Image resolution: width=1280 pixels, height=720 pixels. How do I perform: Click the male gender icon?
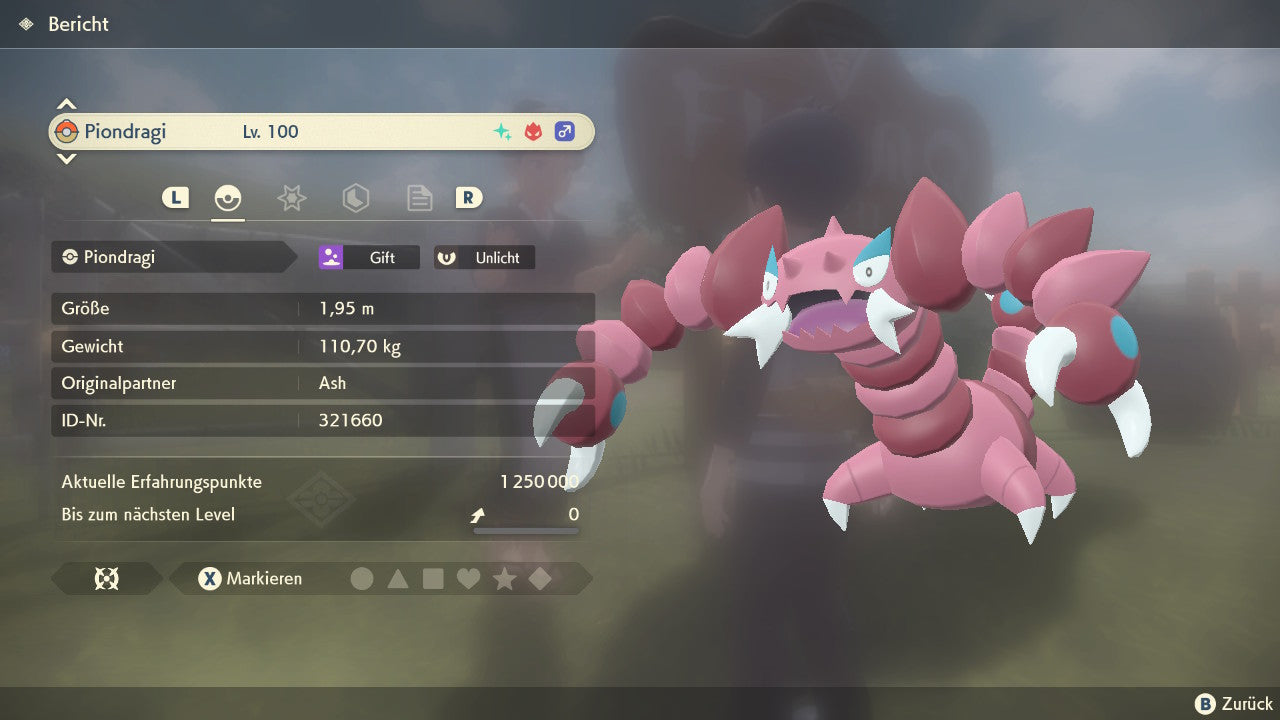point(565,132)
